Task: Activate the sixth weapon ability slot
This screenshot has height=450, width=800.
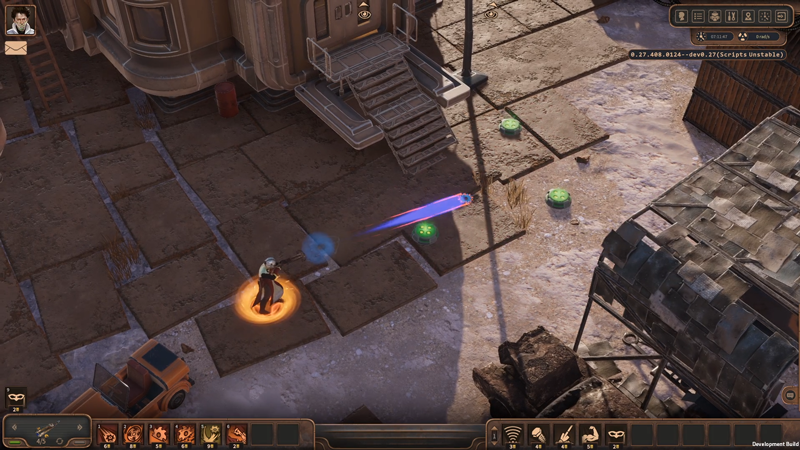Action: (x=237, y=434)
